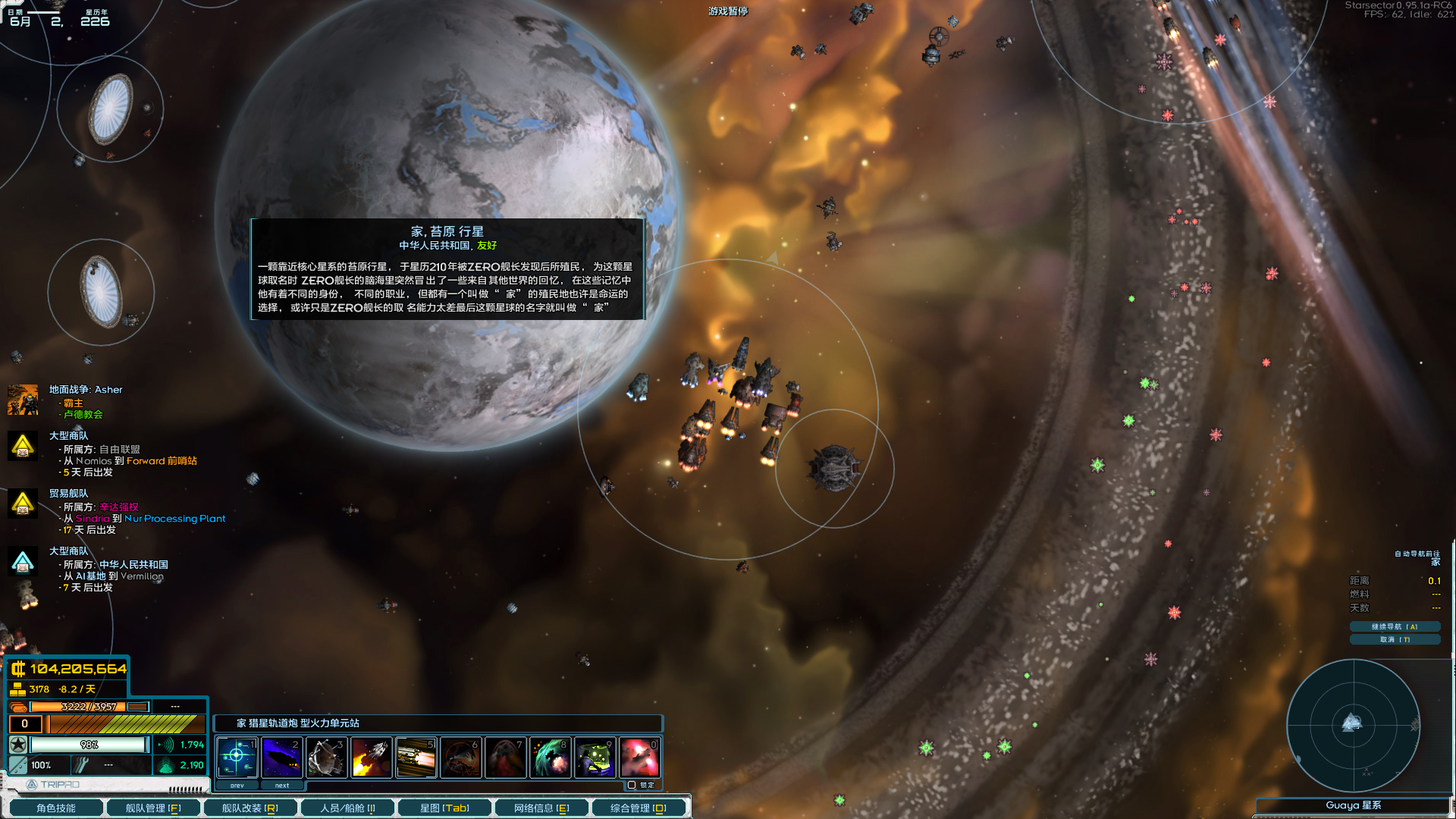The width and height of the screenshot is (1456, 819).
Task: Click 继续导航 to resume autopilot
Action: [x=1394, y=626]
